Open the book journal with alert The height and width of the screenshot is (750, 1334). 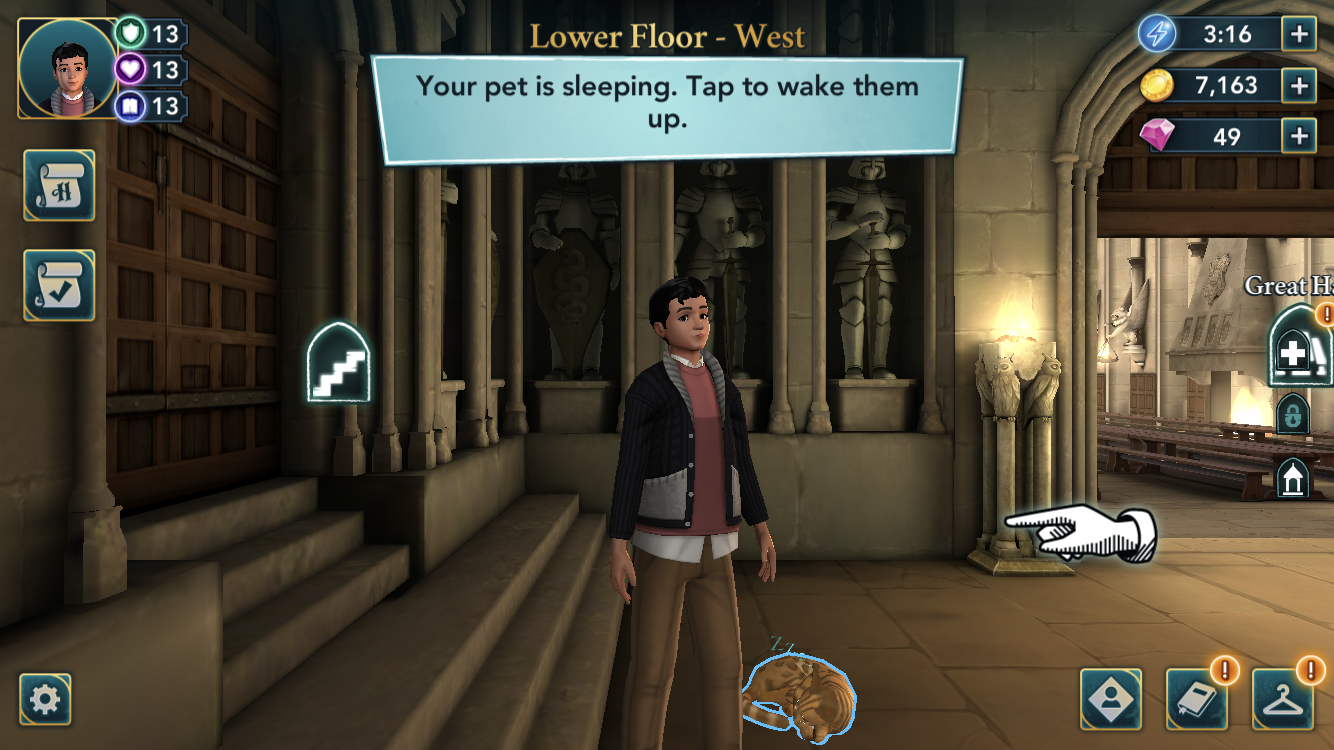pyautogui.click(x=1197, y=699)
